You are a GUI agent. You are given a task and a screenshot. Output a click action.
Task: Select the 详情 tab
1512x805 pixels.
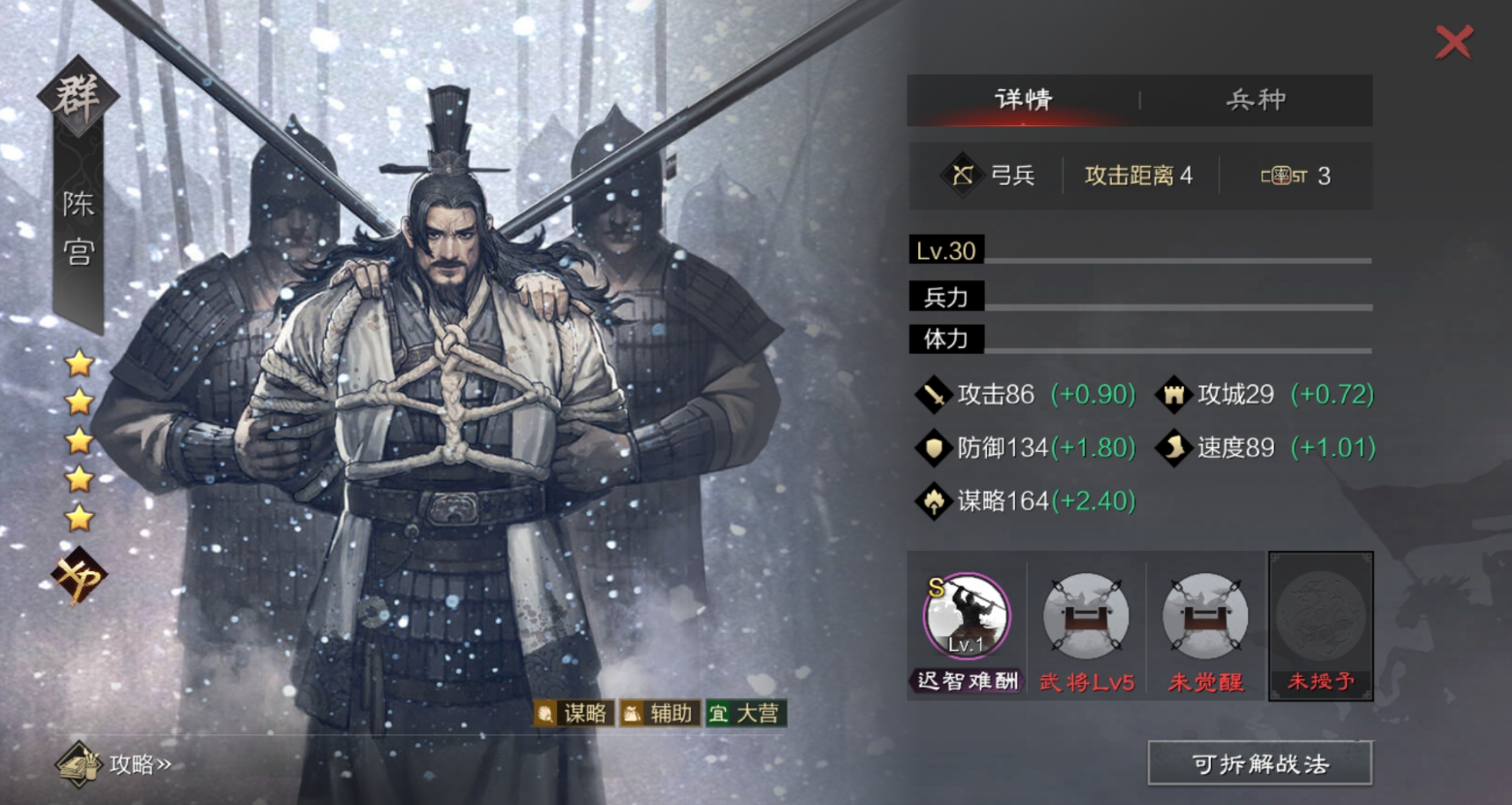pos(1023,100)
